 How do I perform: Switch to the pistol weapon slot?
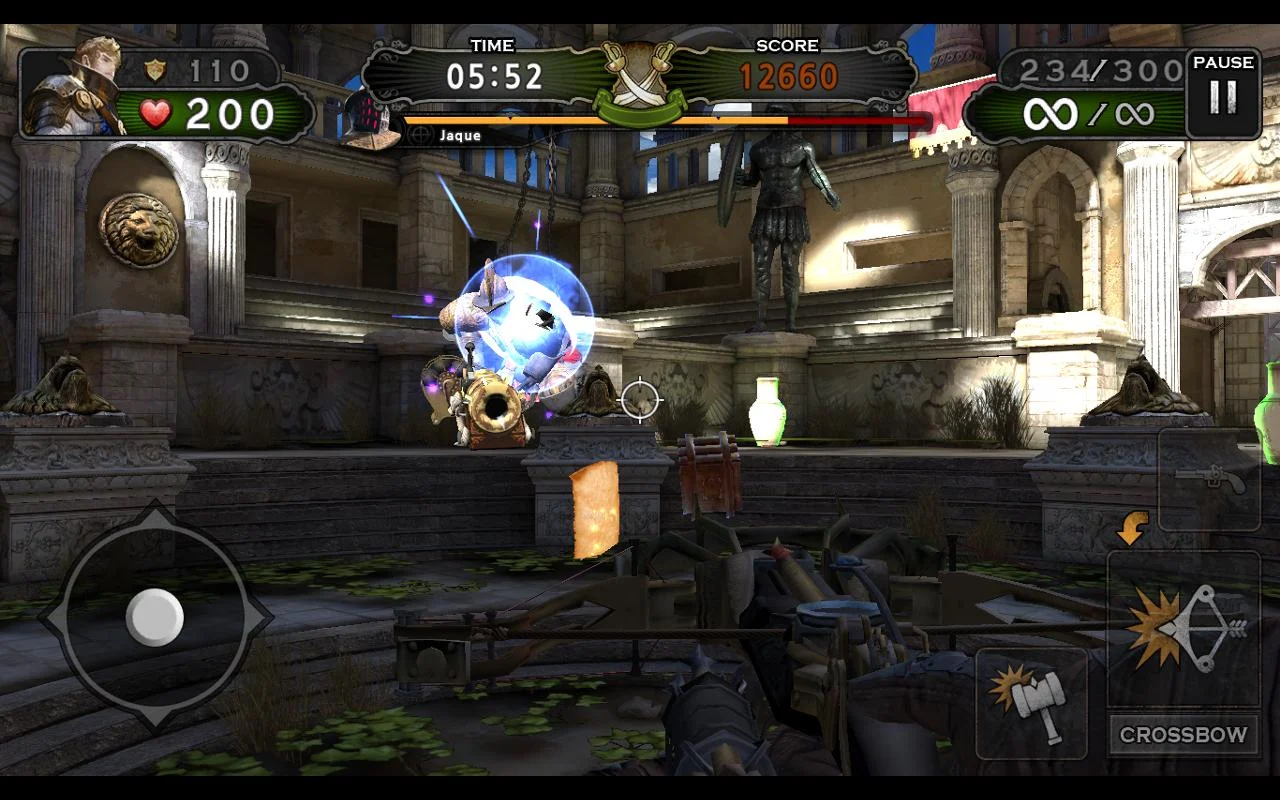1209,480
